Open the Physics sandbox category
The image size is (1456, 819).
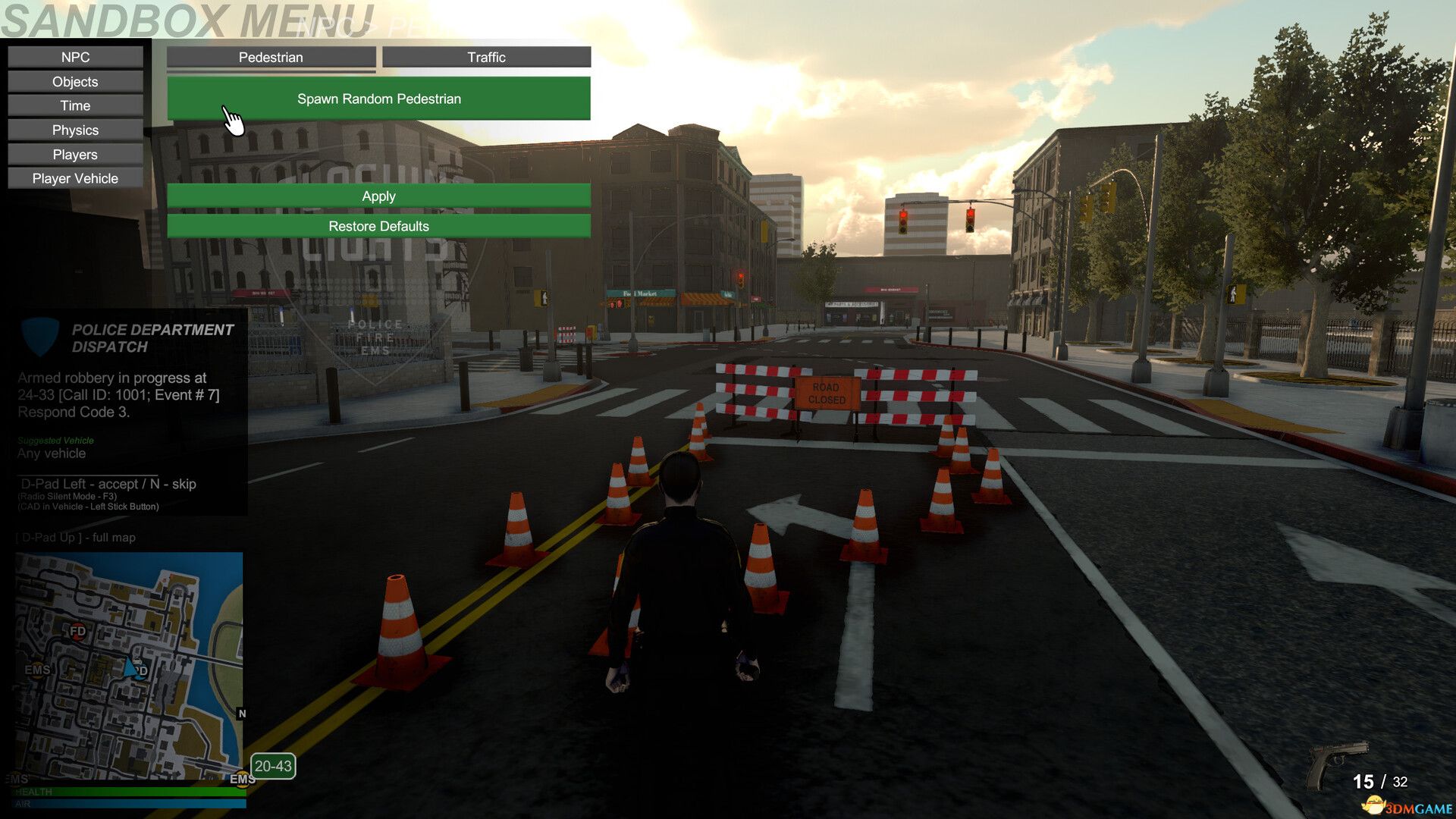point(74,130)
